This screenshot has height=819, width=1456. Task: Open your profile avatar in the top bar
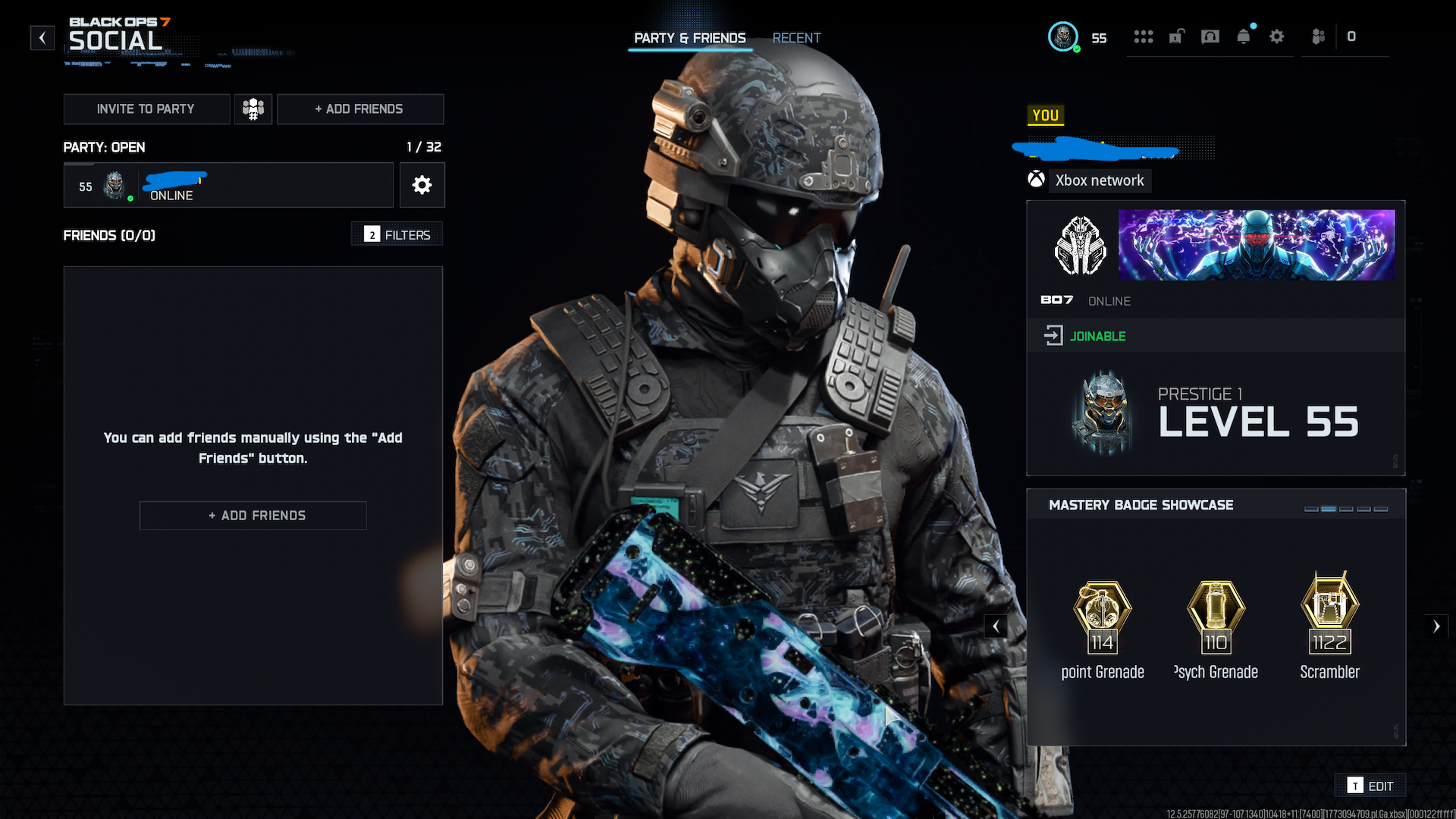[1063, 36]
